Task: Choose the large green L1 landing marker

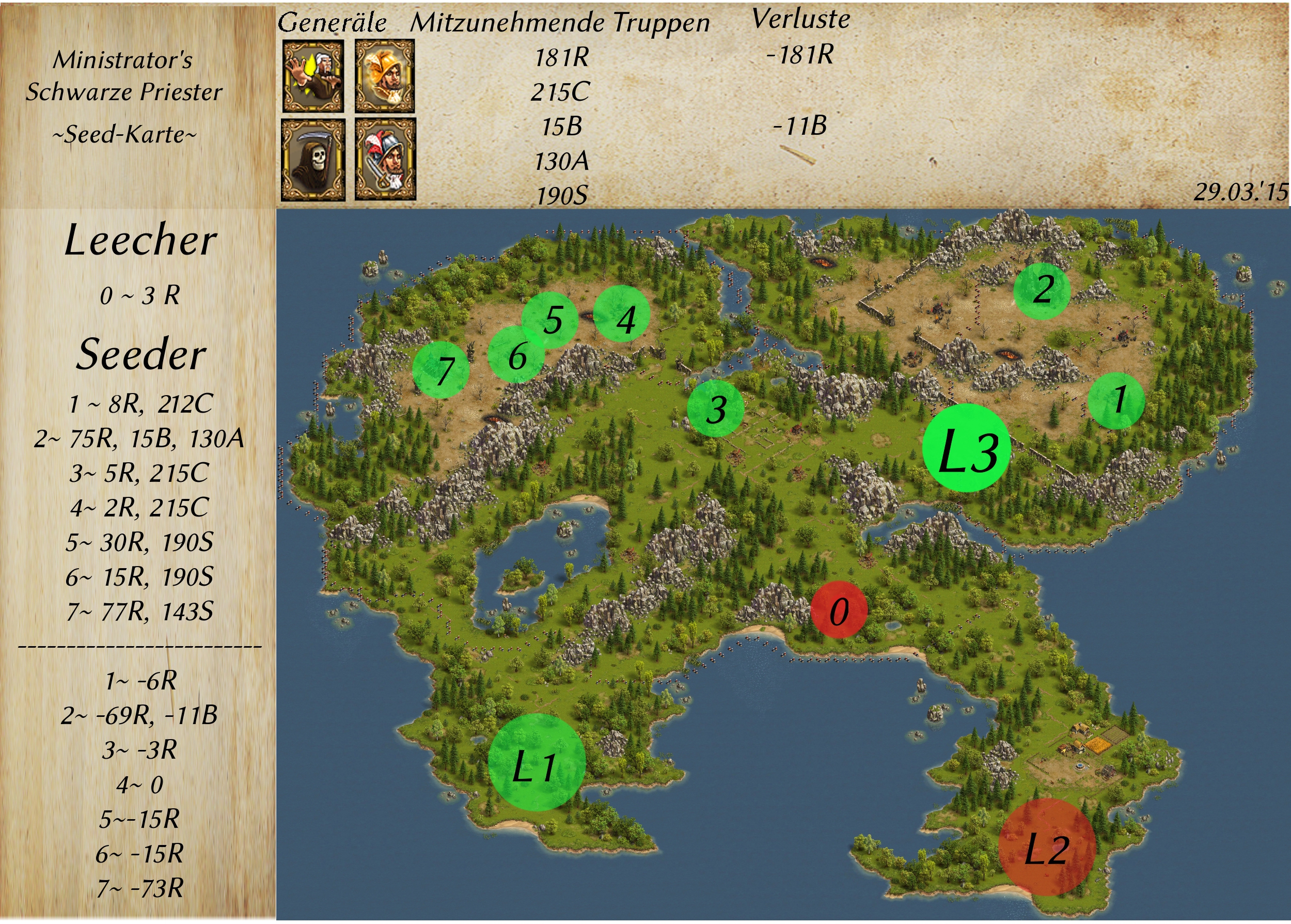Action: tap(537, 762)
